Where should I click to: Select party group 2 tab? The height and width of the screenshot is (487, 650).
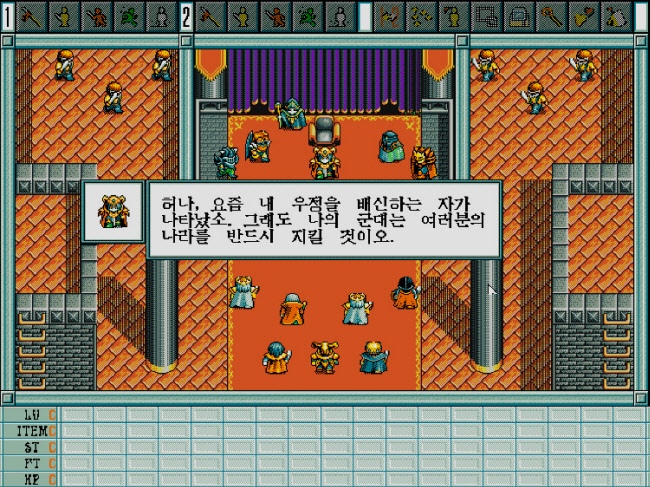click(x=187, y=16)
